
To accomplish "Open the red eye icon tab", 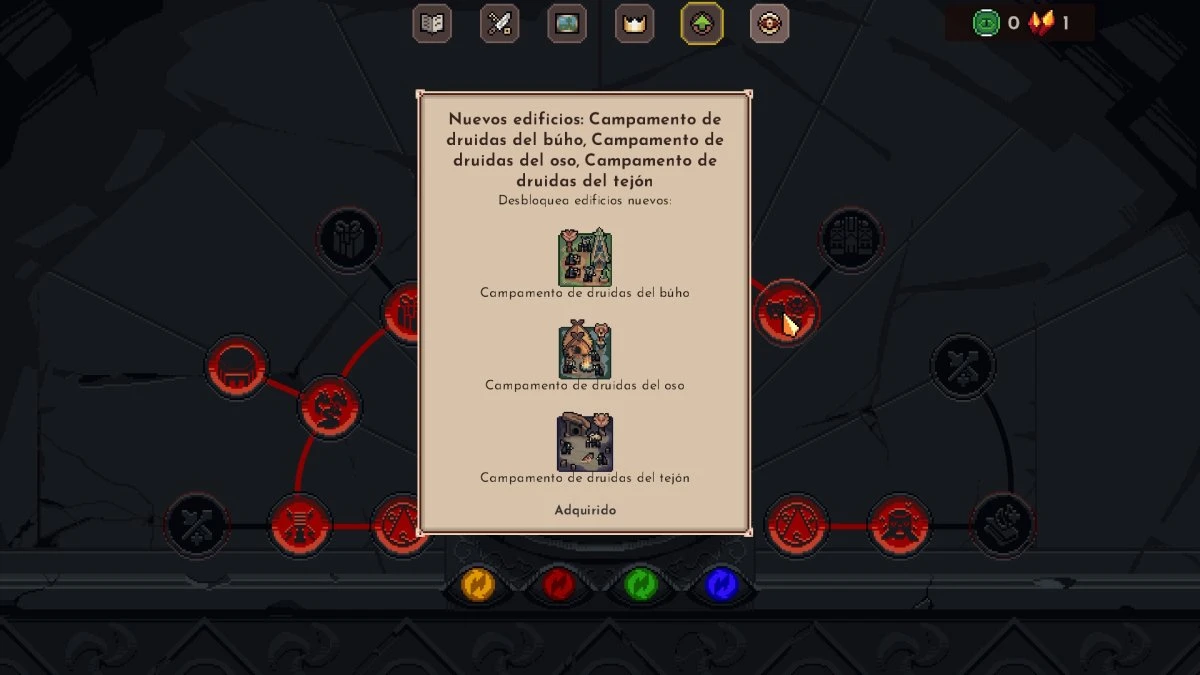I will [x=769, y=23].
